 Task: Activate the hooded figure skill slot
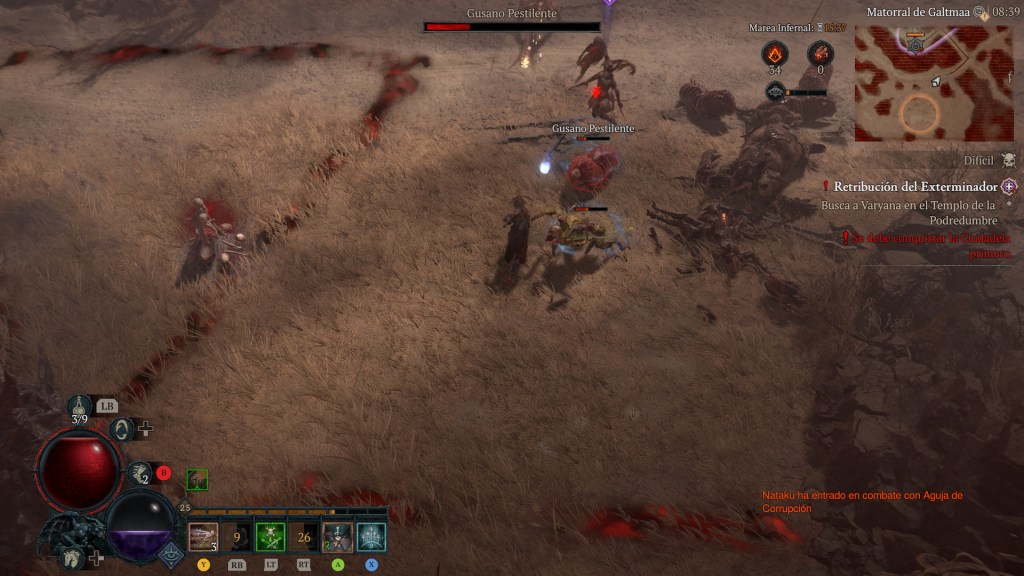pos(338,537)
